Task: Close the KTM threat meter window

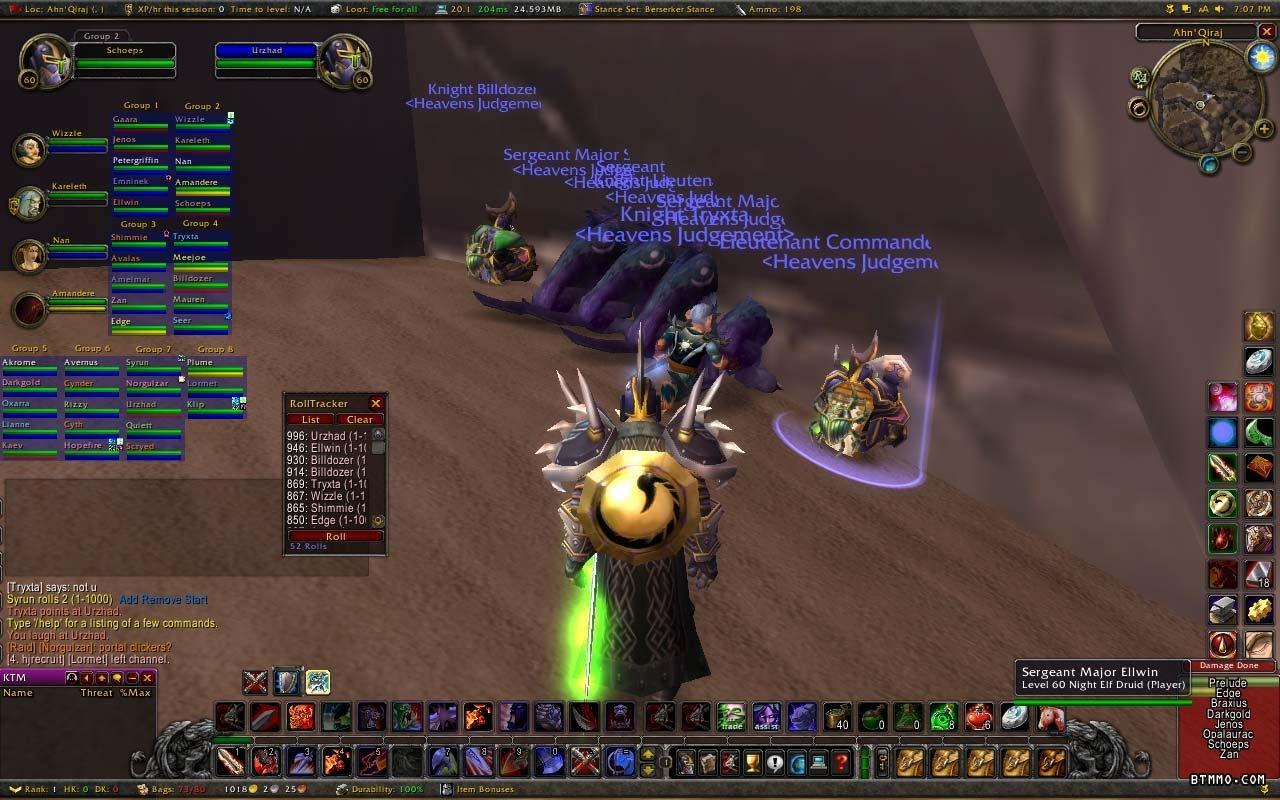Action: tap(147, 678)
